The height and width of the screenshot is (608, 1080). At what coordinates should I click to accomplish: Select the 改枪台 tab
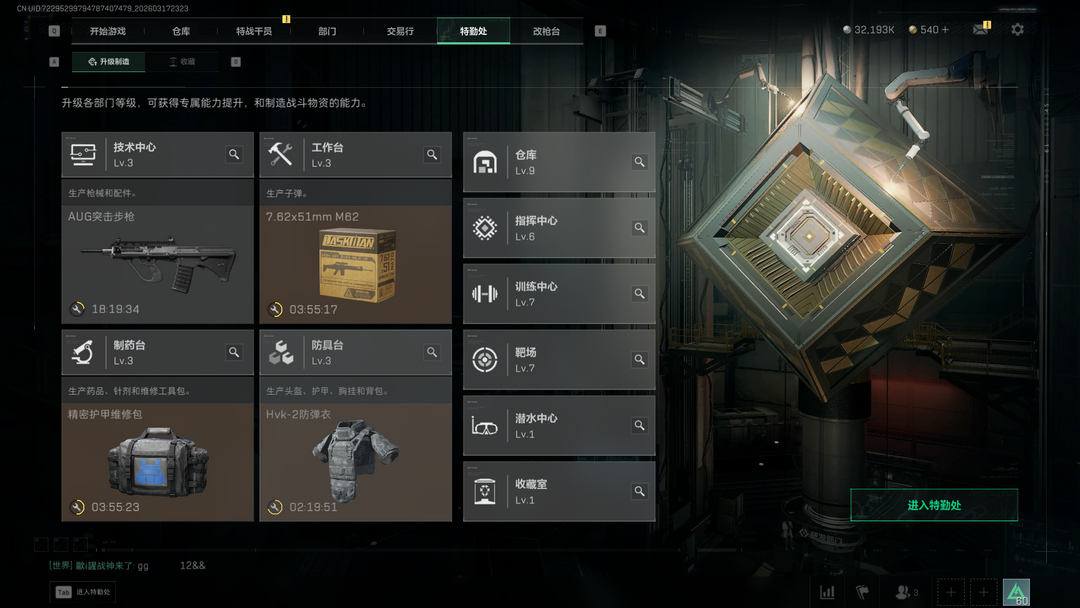tap(546, 31)
